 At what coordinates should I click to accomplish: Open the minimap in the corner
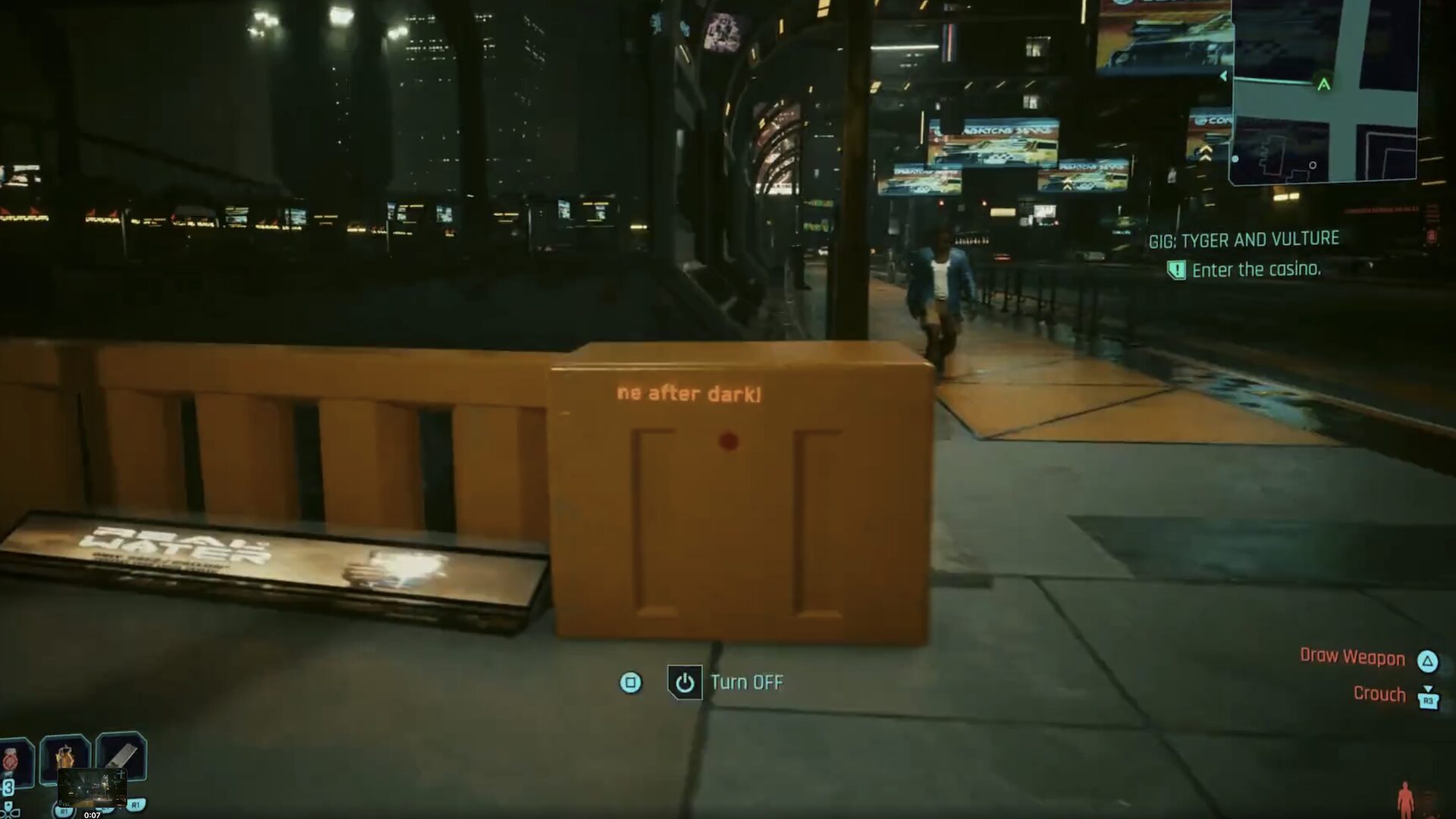tap(1323, 91)
